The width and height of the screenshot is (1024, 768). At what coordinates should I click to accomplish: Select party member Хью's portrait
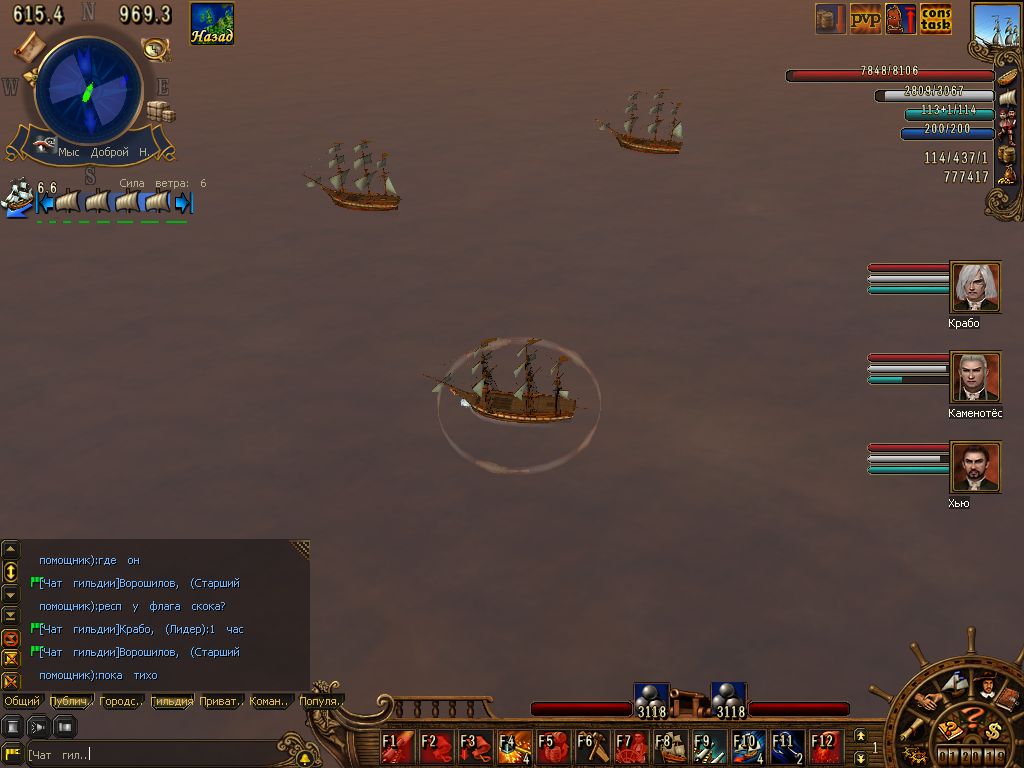(975, 468)
